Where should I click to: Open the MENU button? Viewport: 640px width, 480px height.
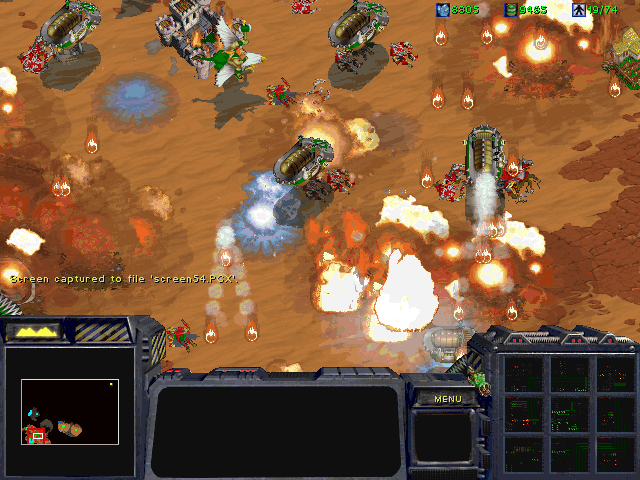tap(447, 399)
